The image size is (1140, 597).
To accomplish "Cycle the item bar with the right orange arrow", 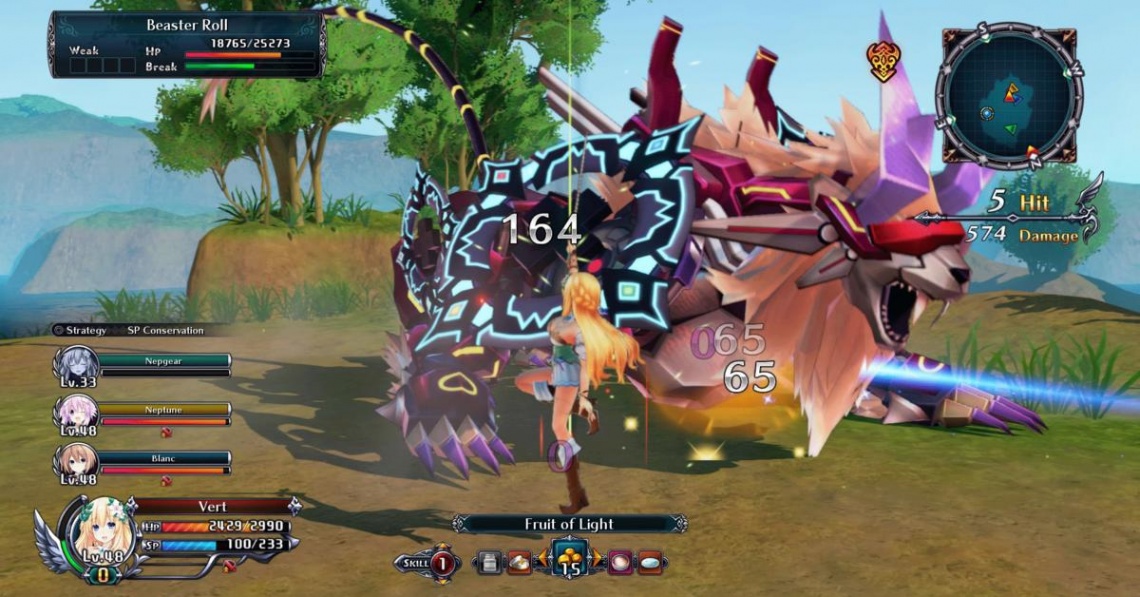I will 597,563.
